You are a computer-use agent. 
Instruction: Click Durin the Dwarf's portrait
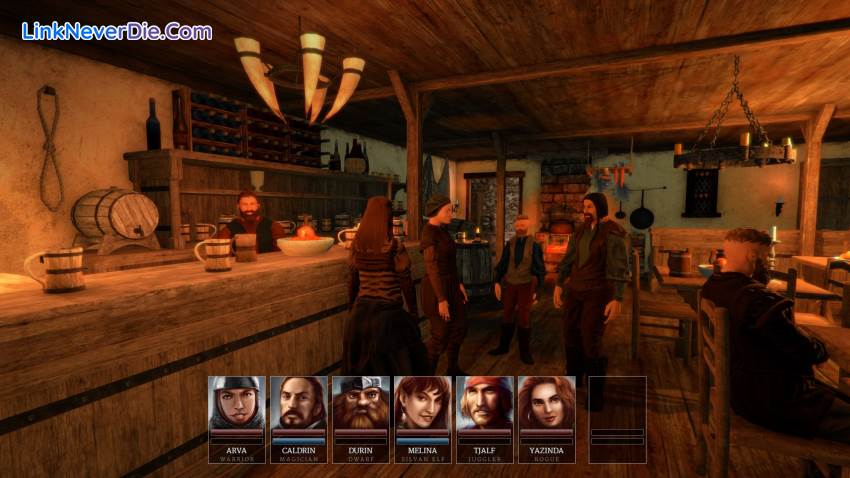361,403
